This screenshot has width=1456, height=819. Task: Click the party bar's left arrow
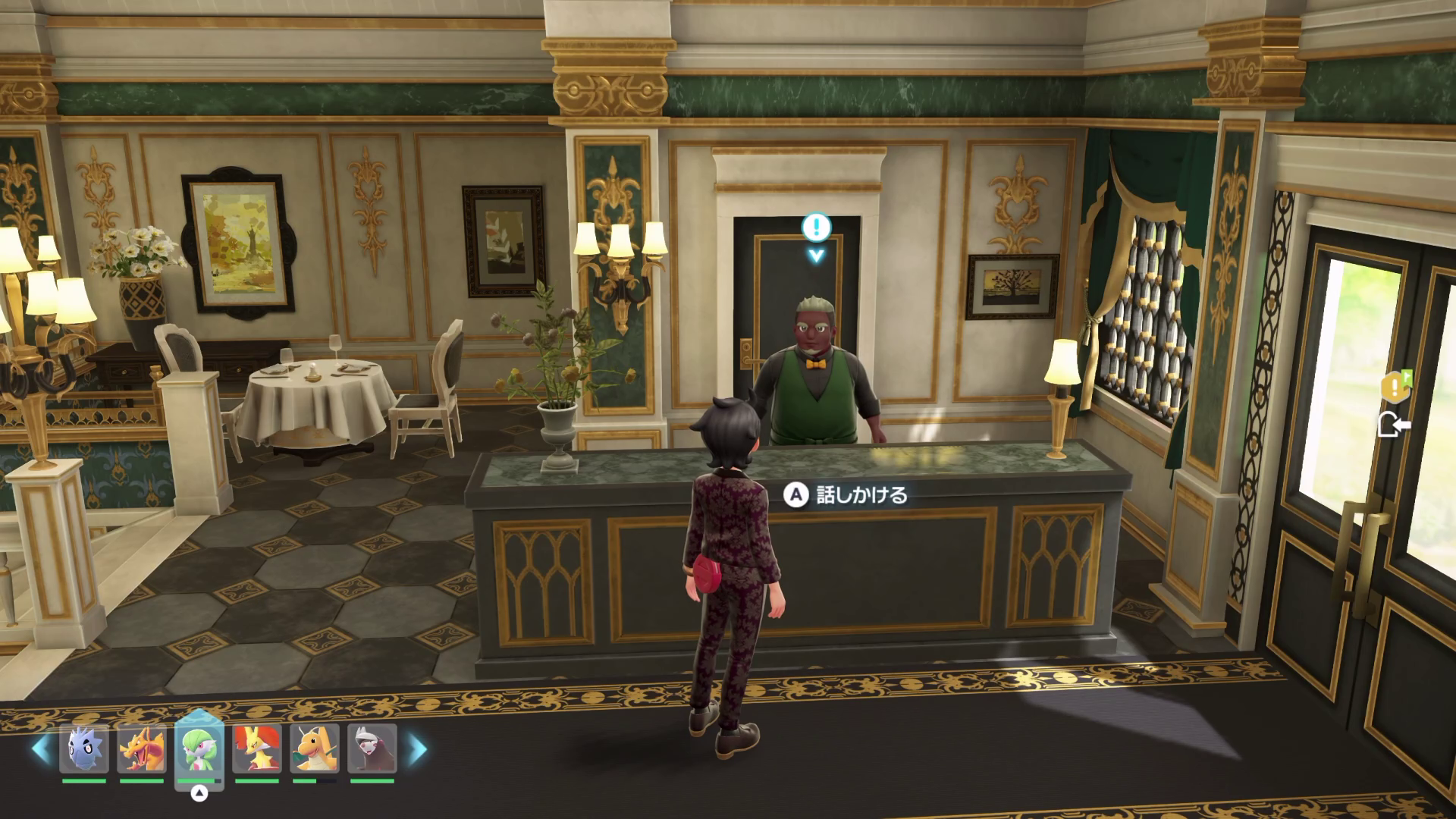(41, 748)
